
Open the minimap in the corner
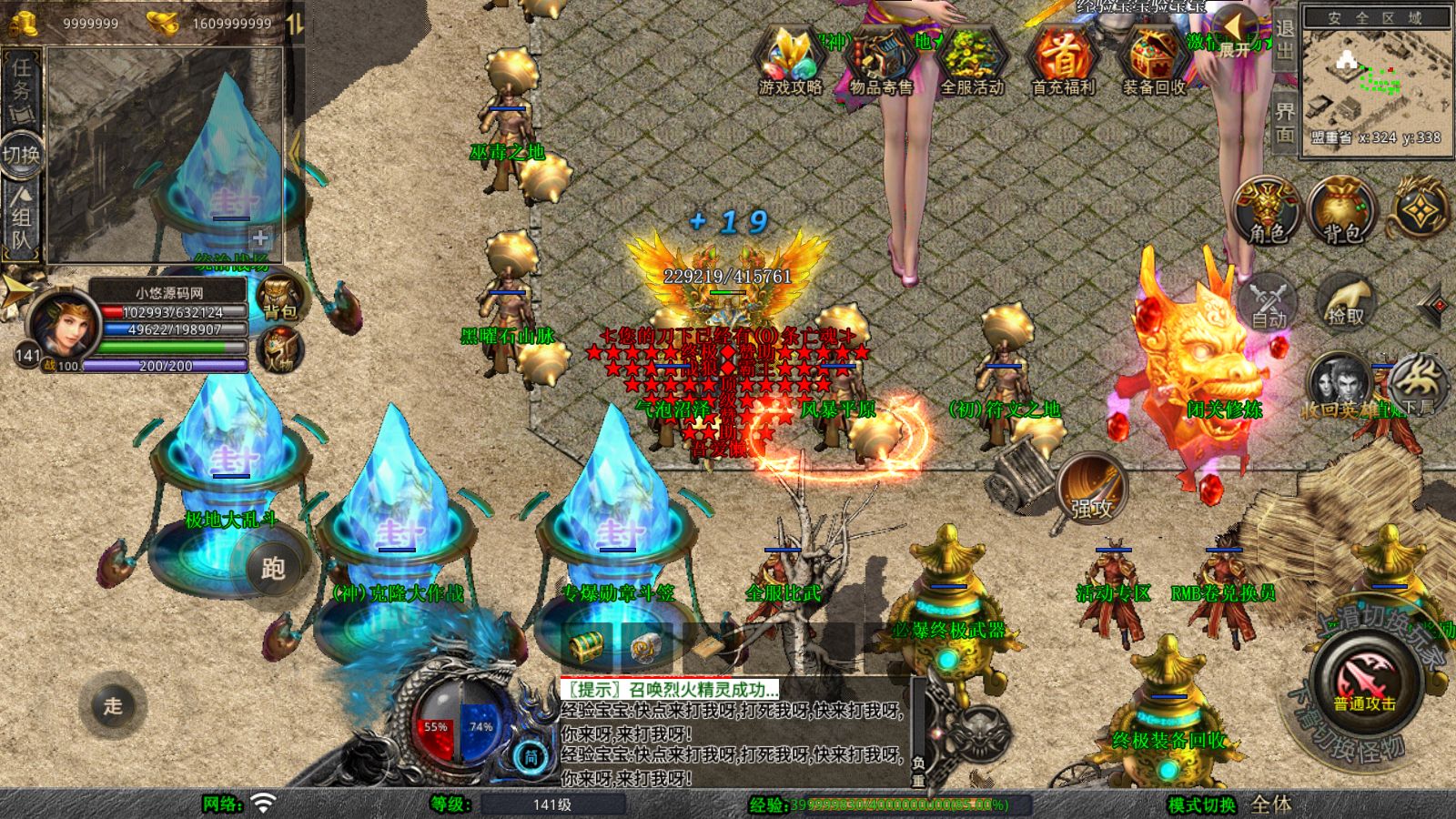[1376, 80]
